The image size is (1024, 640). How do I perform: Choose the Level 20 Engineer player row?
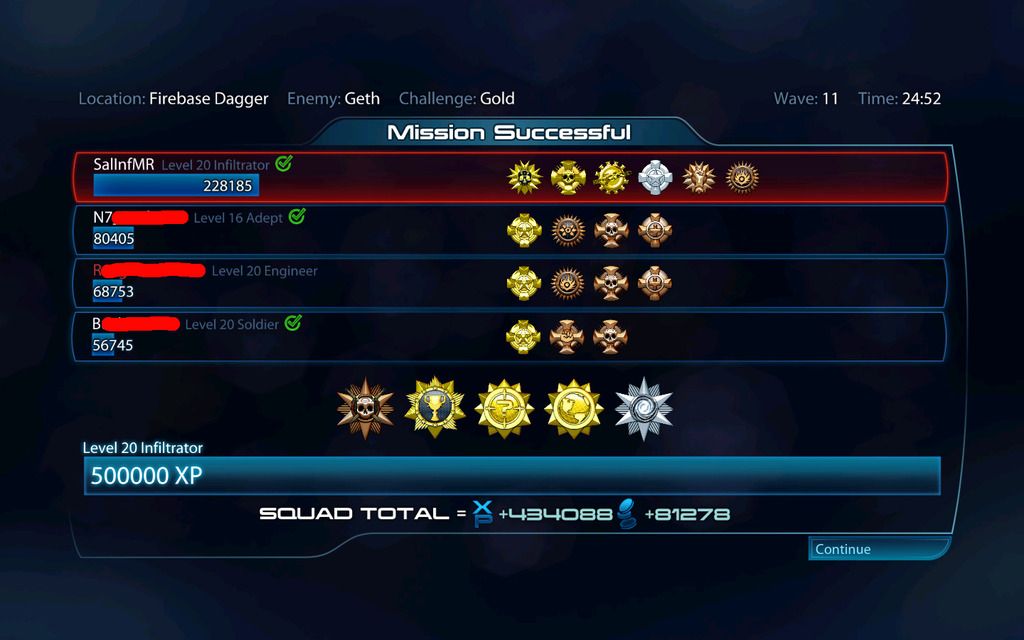tap(510, 283)
